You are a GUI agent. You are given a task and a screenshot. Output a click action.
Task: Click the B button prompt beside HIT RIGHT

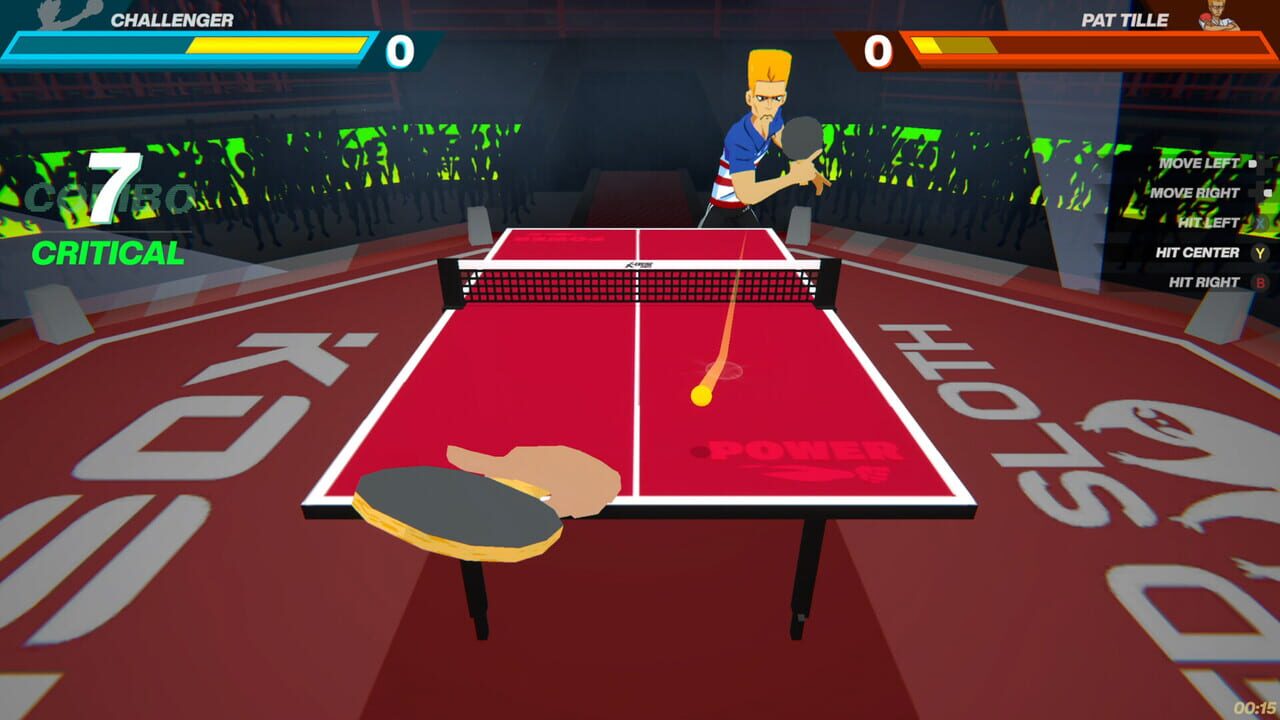[x=1260, y=281]
